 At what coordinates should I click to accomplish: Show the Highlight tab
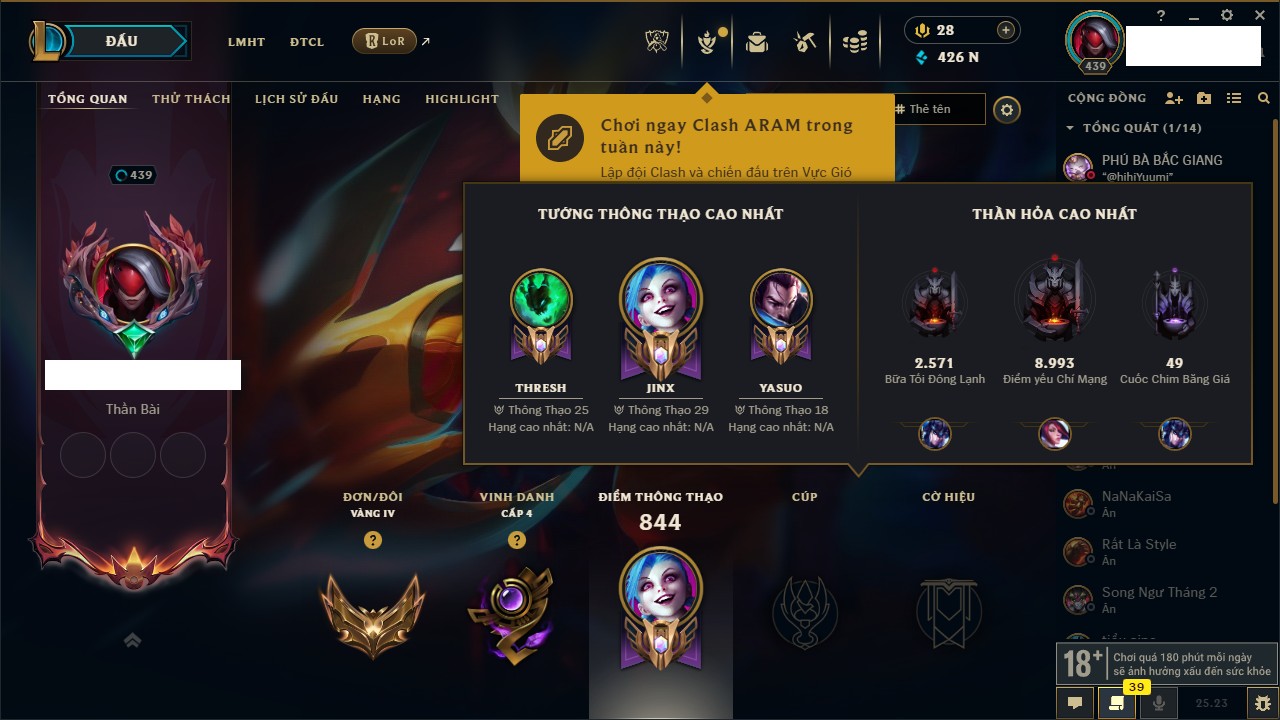pyautogui.click(x=461, y=99)
